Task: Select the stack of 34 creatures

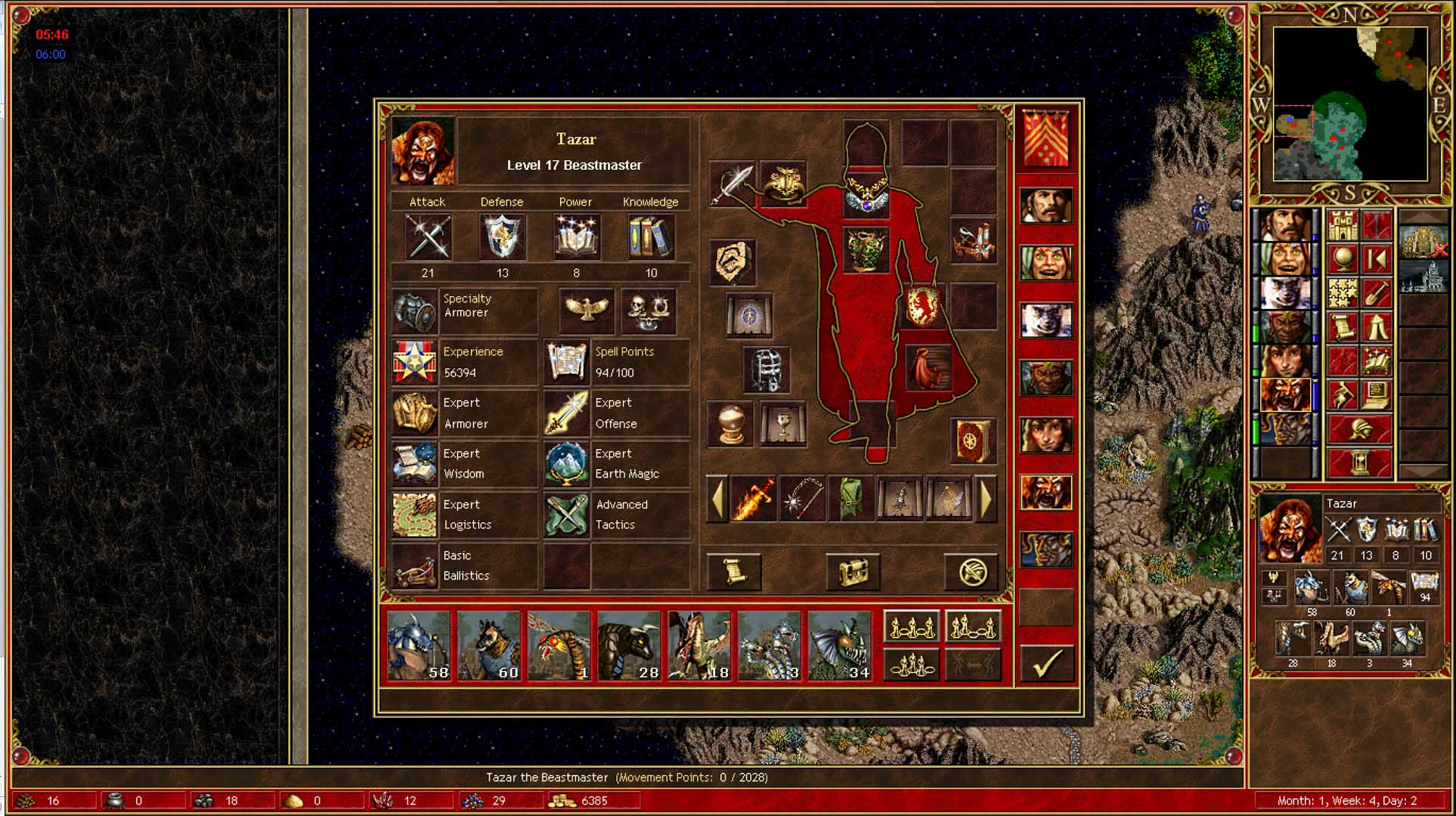Action: tap(839, 646)
